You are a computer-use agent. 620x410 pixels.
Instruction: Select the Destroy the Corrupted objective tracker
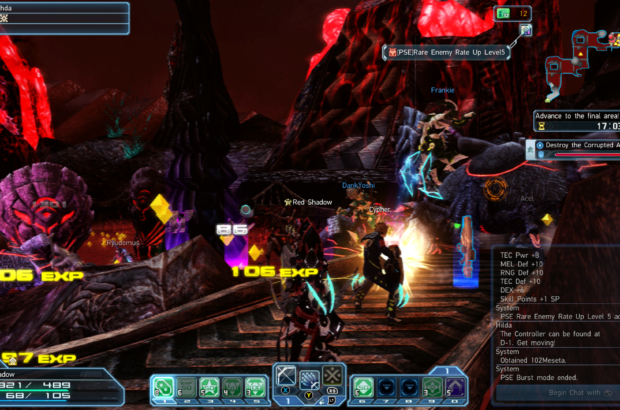click(578, 145)
